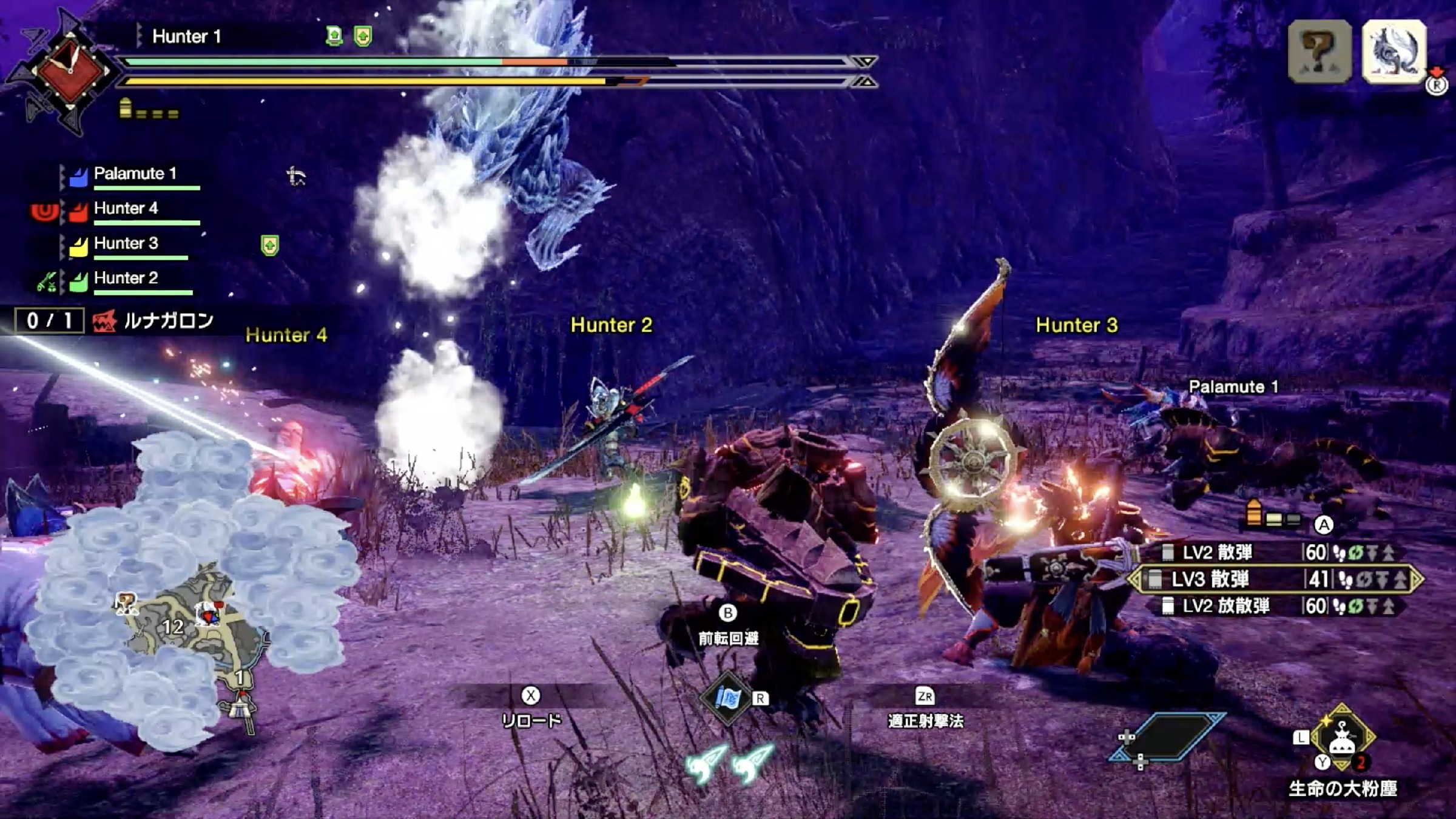Click the unknown monster question mark icon
The width and height of the screenshot is (1456, 819).
tap(1319, 52)
